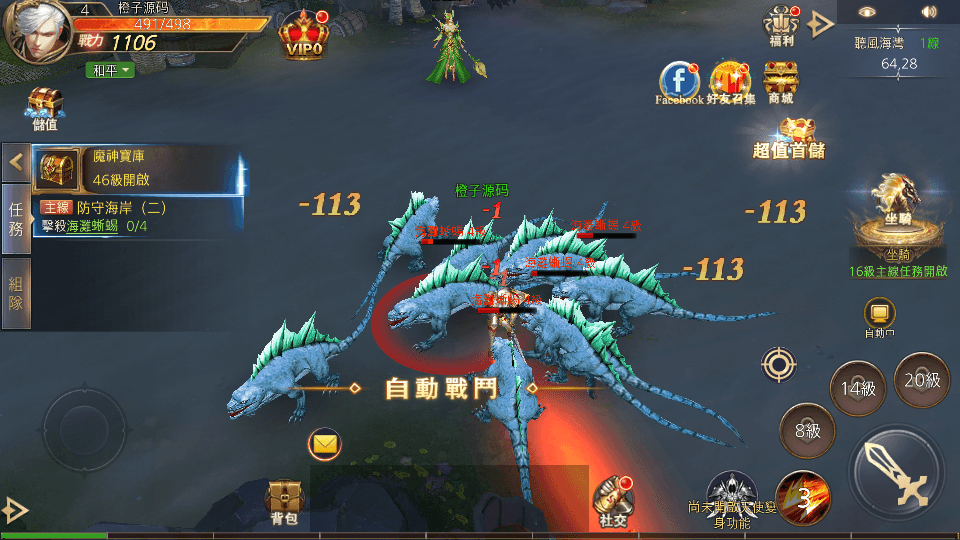Activate the flame skill on cooldown
This screenshot has width=960, height=540.
click(x=802, y=497)
